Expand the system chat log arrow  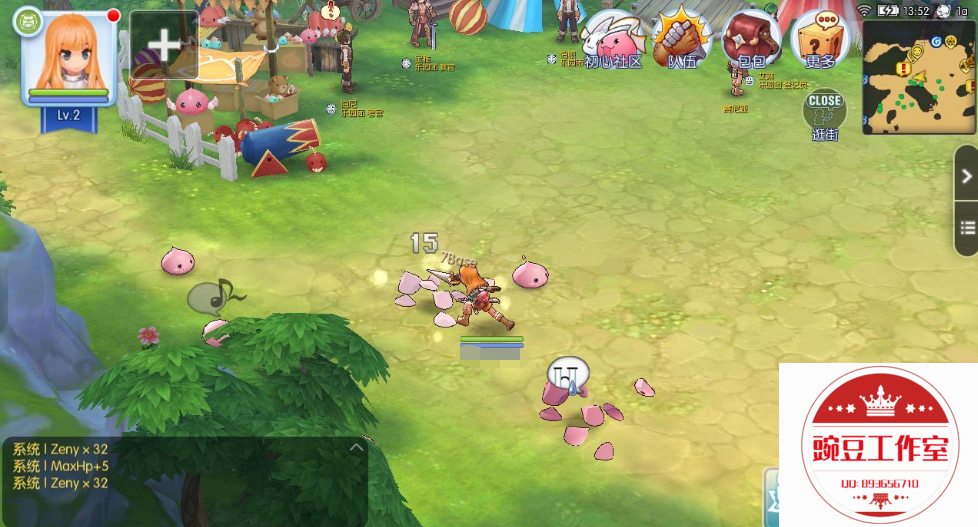tap(355, 449)
